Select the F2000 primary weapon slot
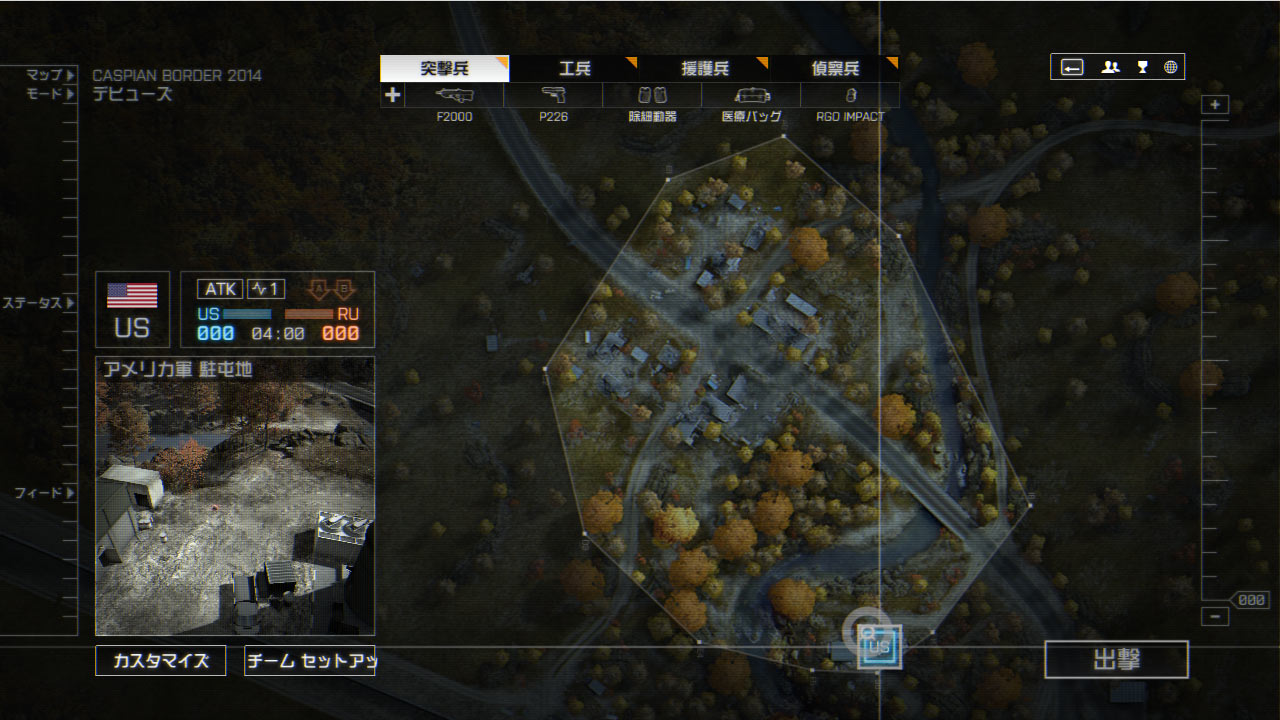This screenshot has height=720, width=1280. [454, 96]
